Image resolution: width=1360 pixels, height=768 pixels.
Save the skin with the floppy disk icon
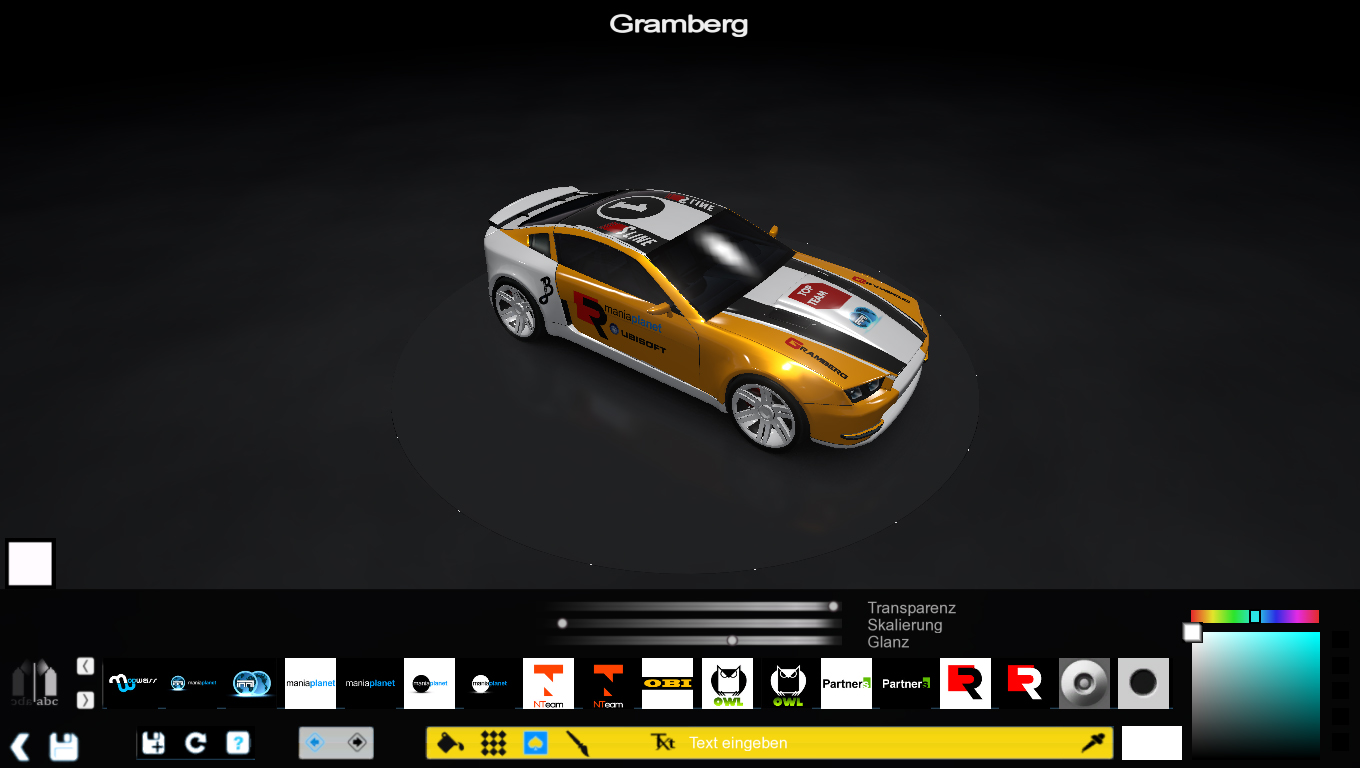(63, 746)
